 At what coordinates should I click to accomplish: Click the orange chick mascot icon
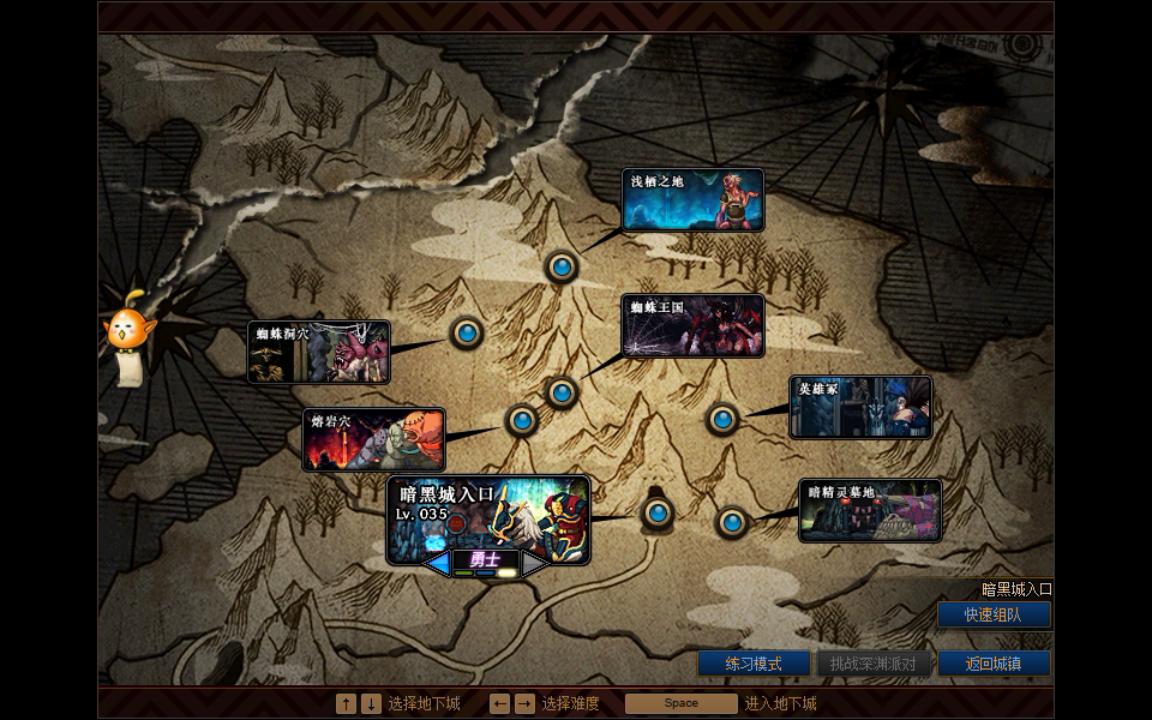coord(129,332)
